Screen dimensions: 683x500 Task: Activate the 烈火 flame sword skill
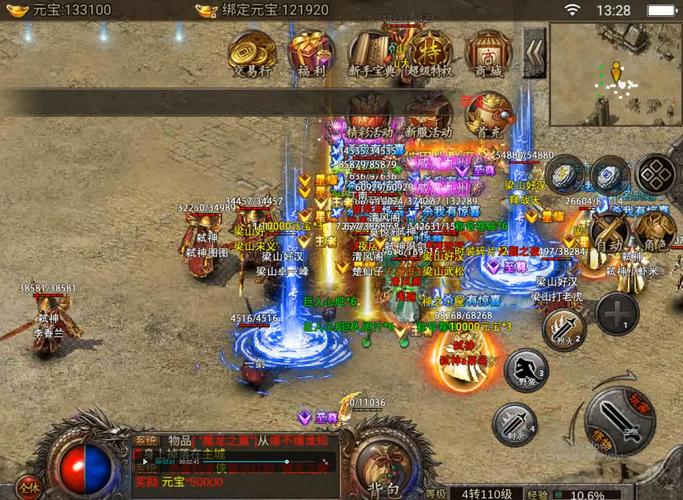click(563, 329)
